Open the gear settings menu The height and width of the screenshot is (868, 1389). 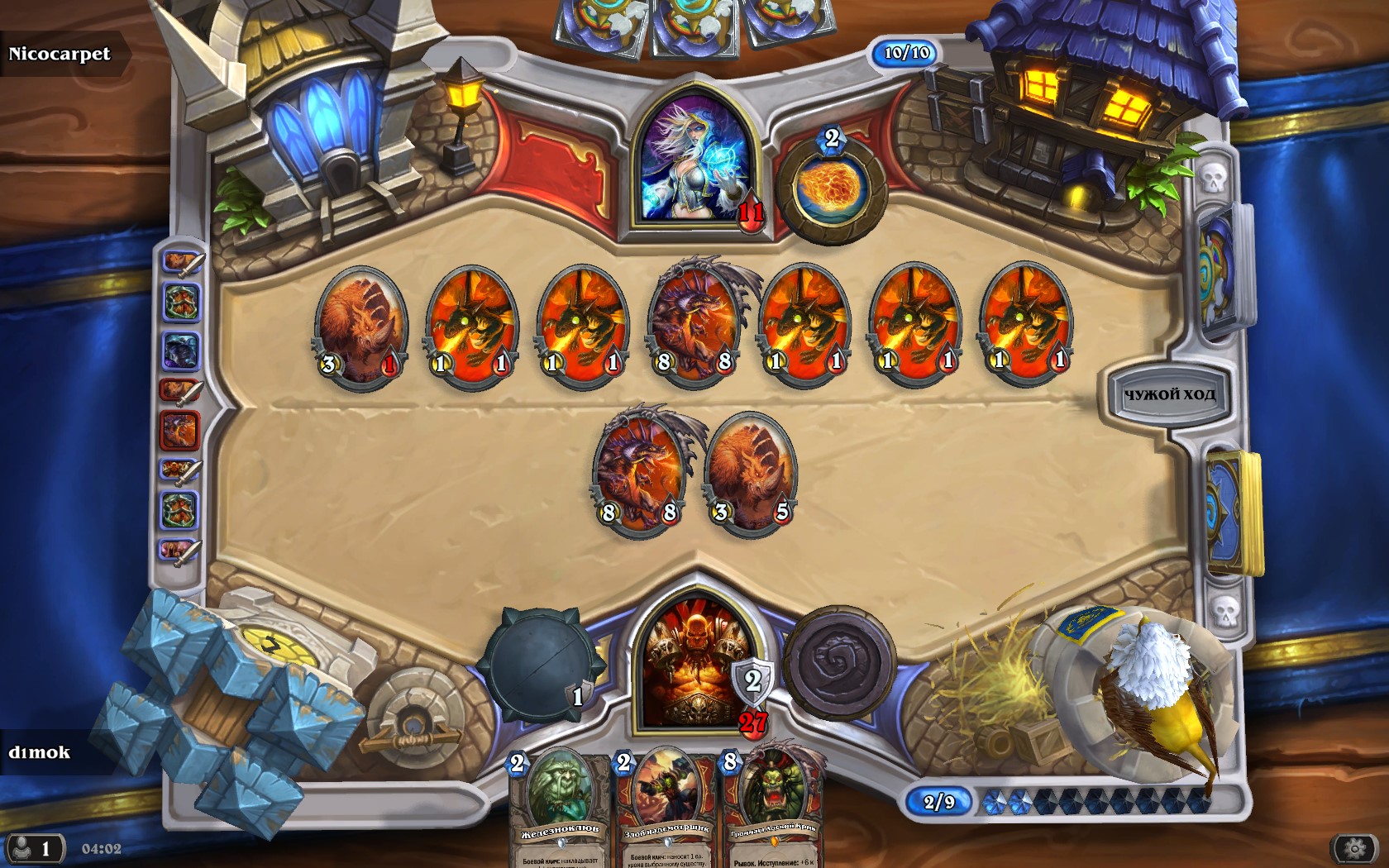point(1354,848)
